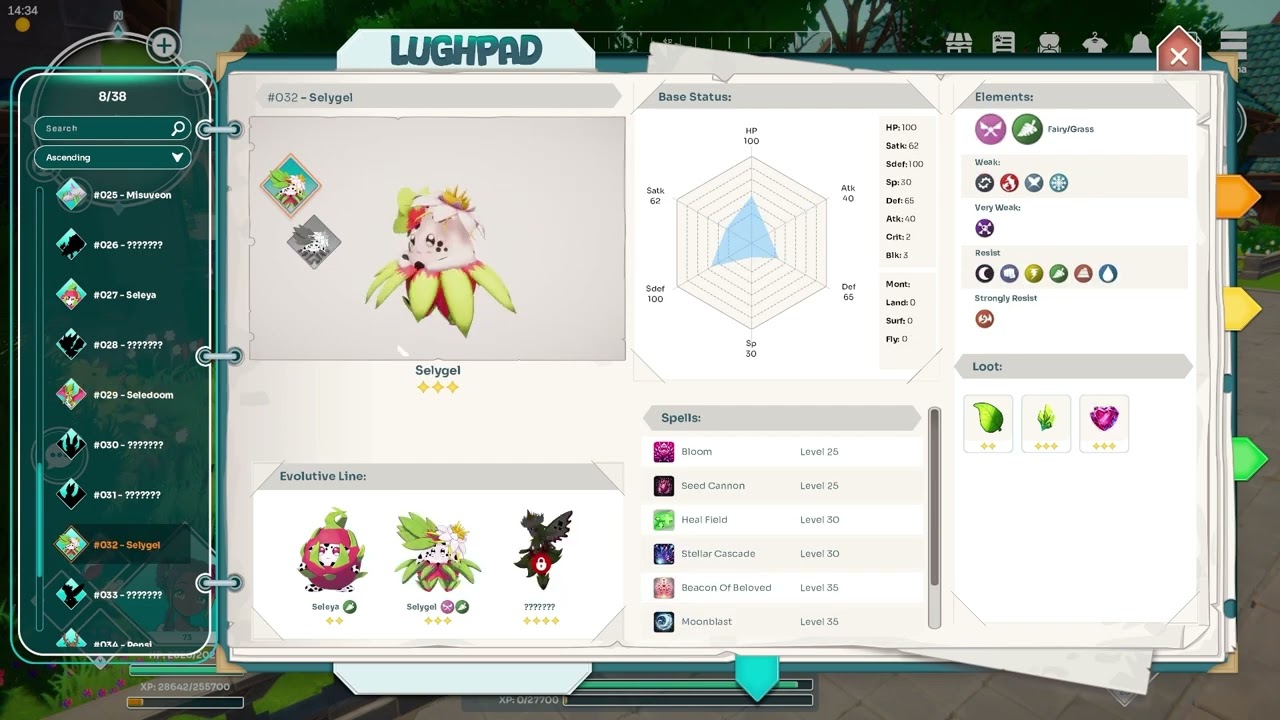This screenshot has height=720, width=1280.
Task: Click the Bloom spell icon
Action: (x=665, y=451)
